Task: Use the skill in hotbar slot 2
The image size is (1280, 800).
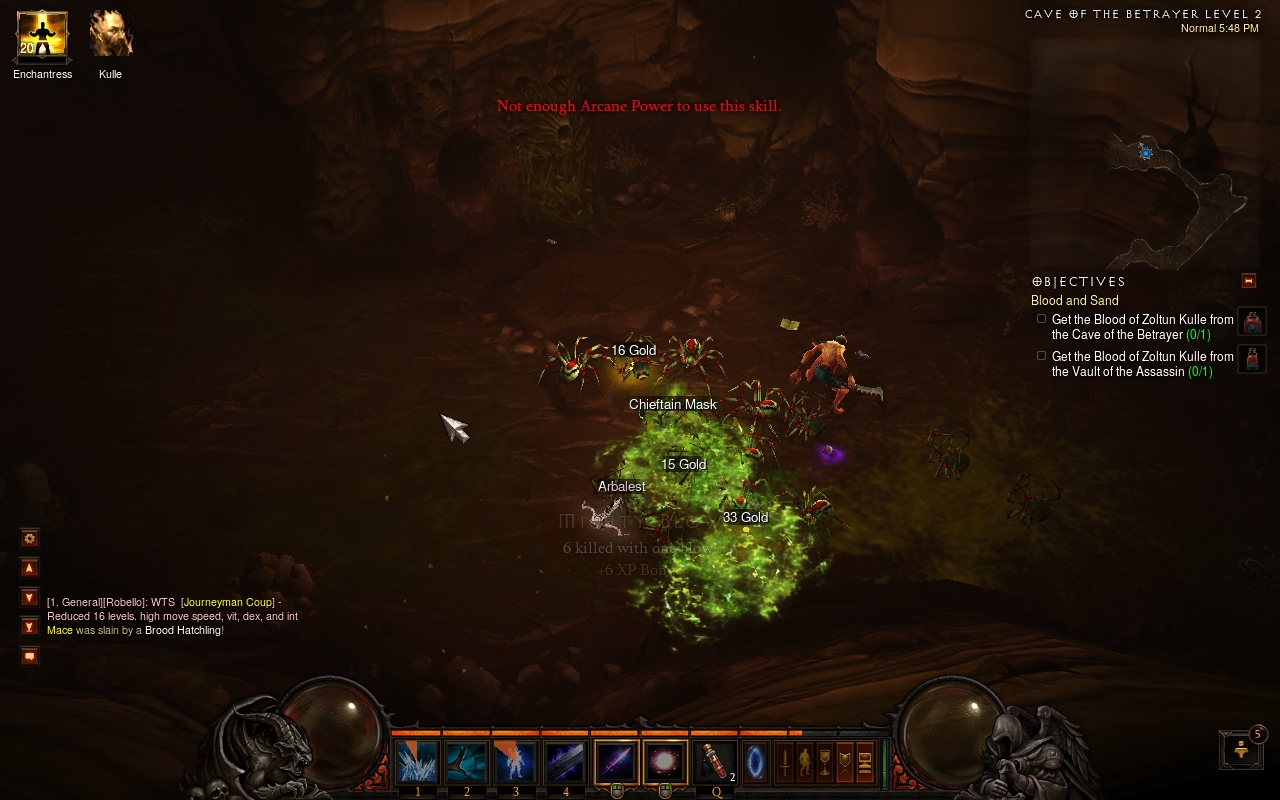Action: coord(466,763)
